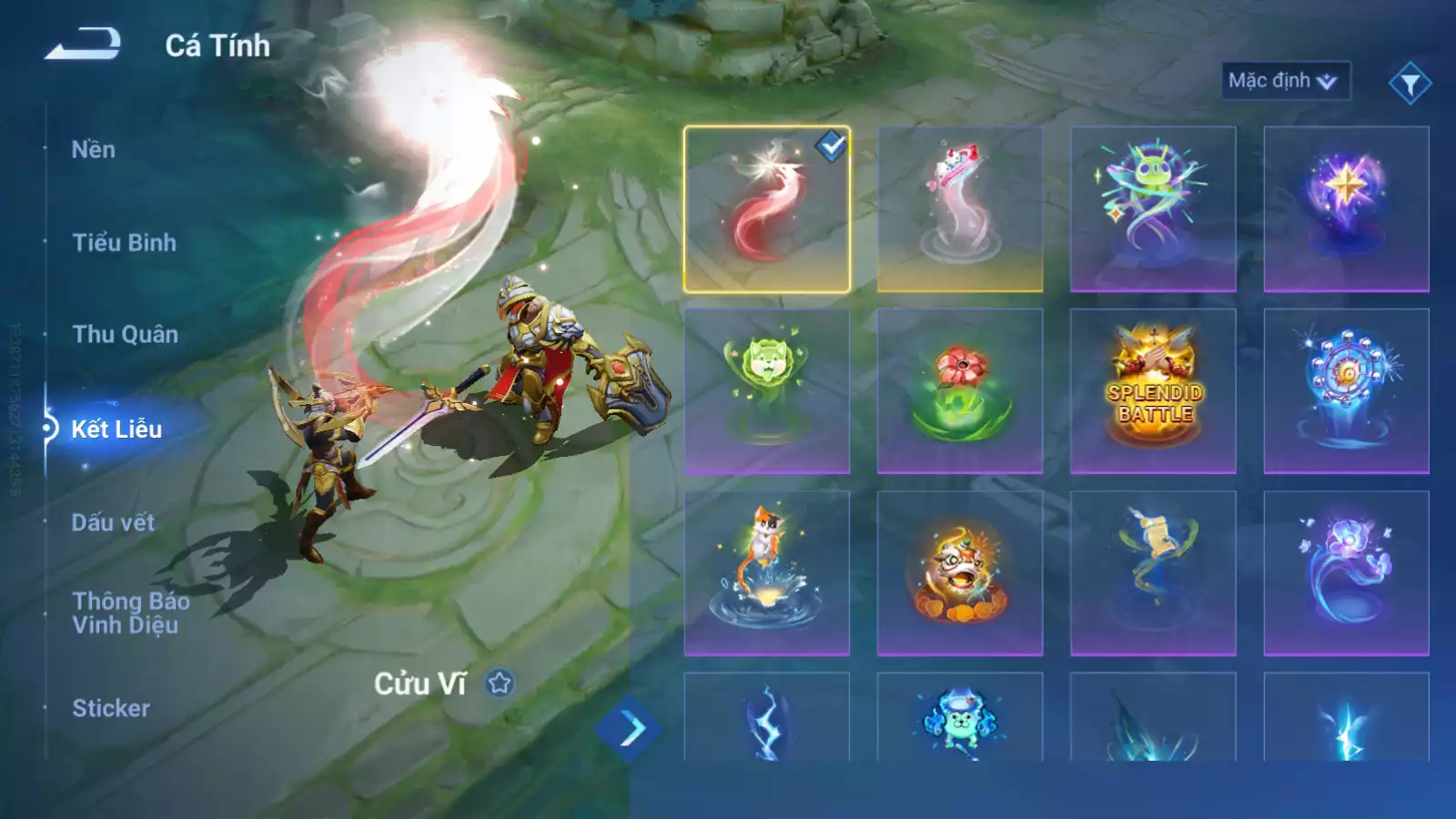
Task: Select the red flower effect tile
Action: point(959,391)
